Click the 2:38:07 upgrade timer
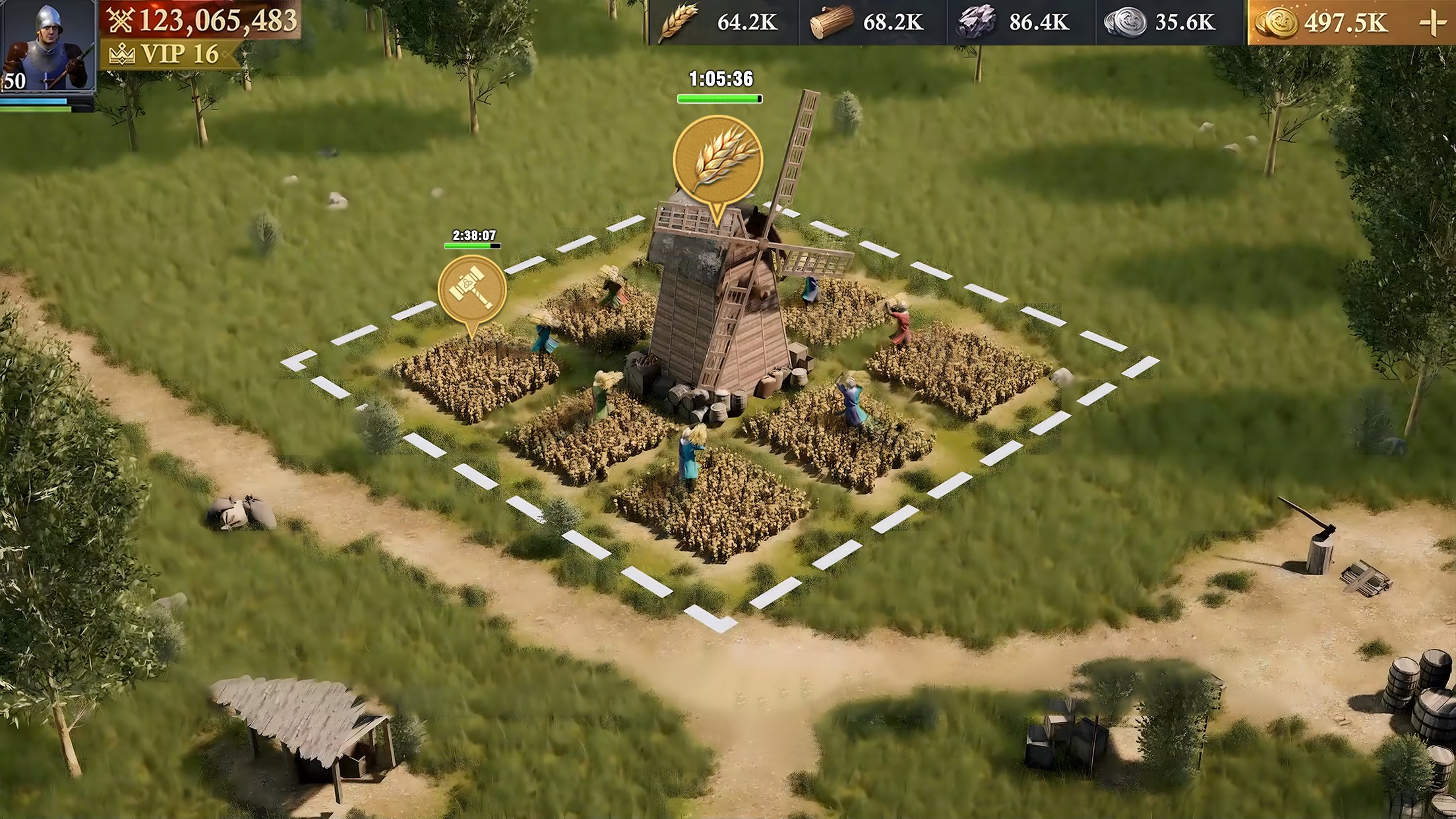 point(473,234)
